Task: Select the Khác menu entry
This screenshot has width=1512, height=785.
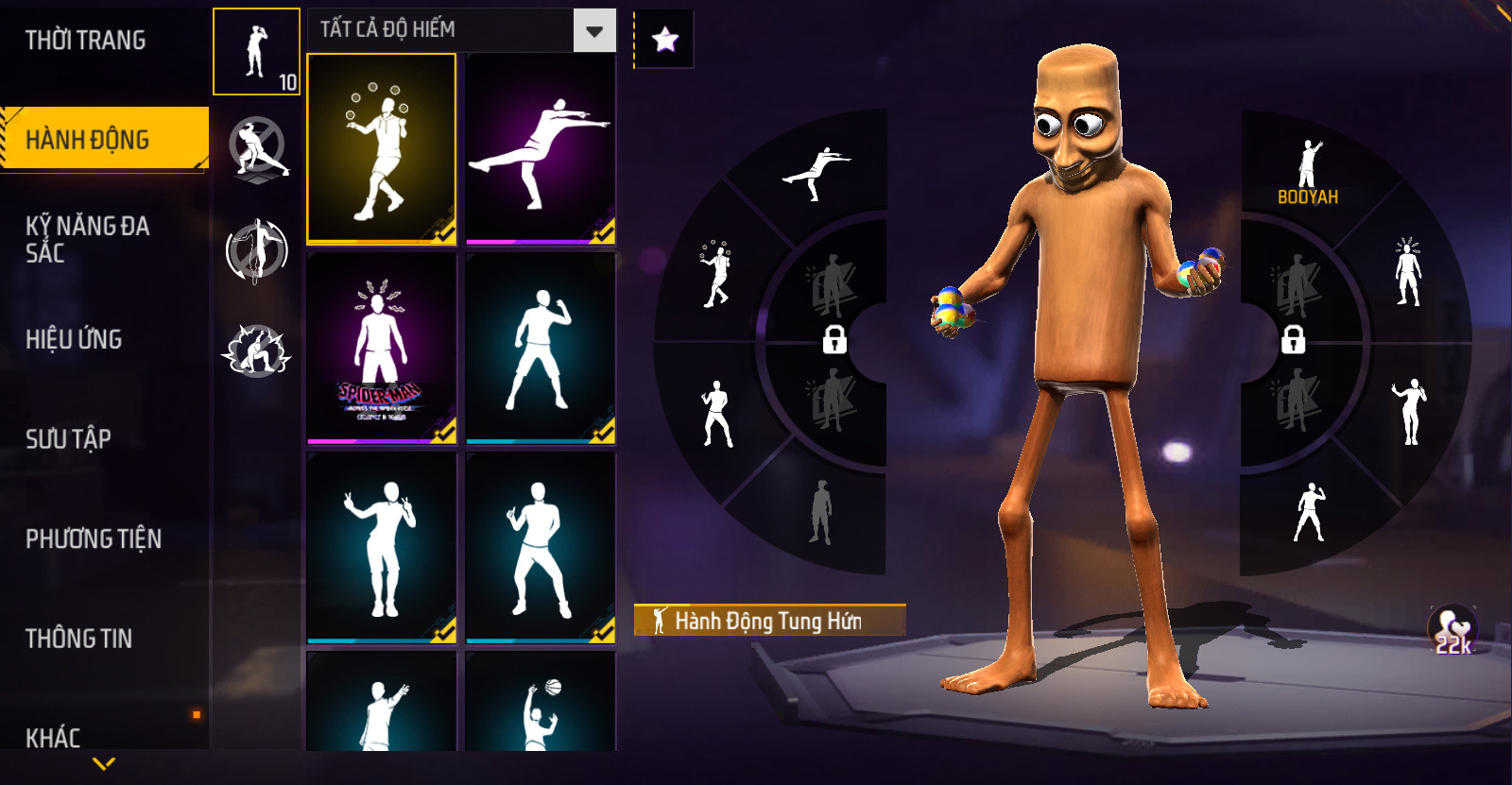Action: click(53, 737)
